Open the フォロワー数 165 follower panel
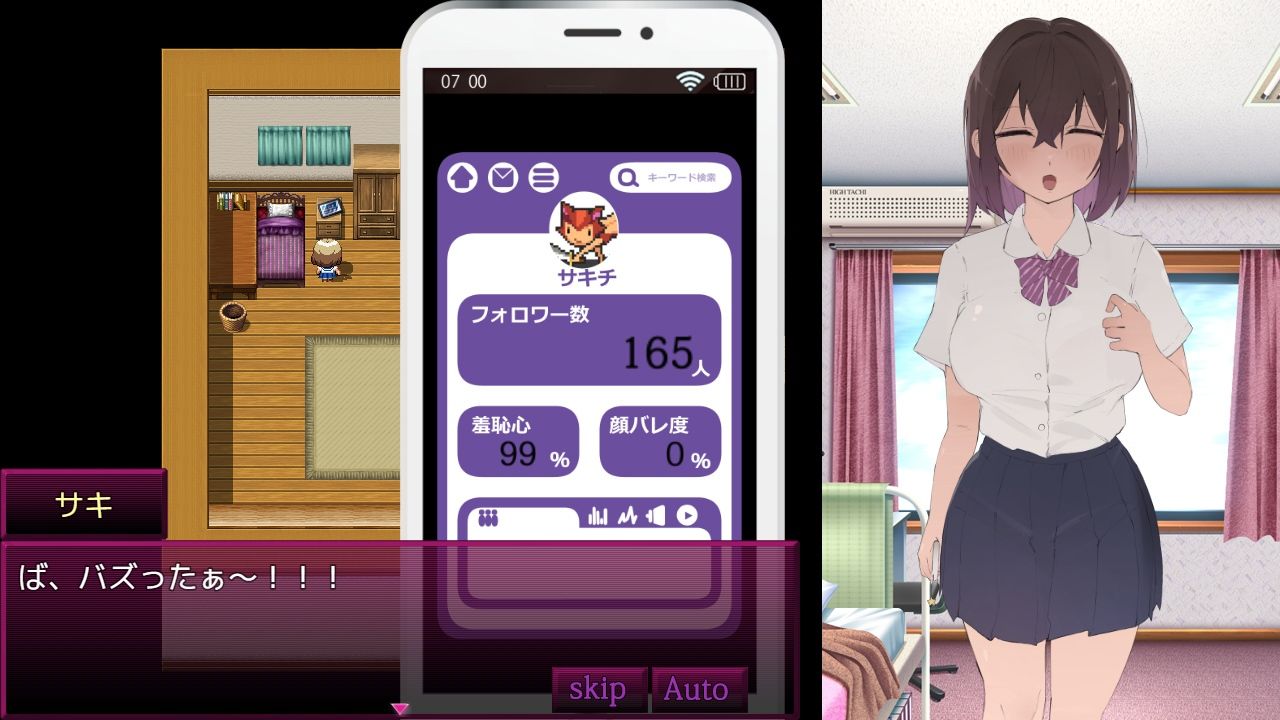 (589, 338)
